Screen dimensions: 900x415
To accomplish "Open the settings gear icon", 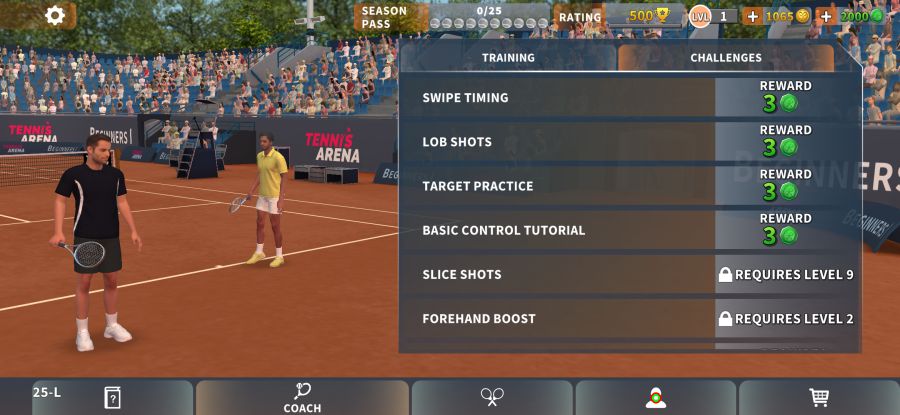I will tap(55, 15).
